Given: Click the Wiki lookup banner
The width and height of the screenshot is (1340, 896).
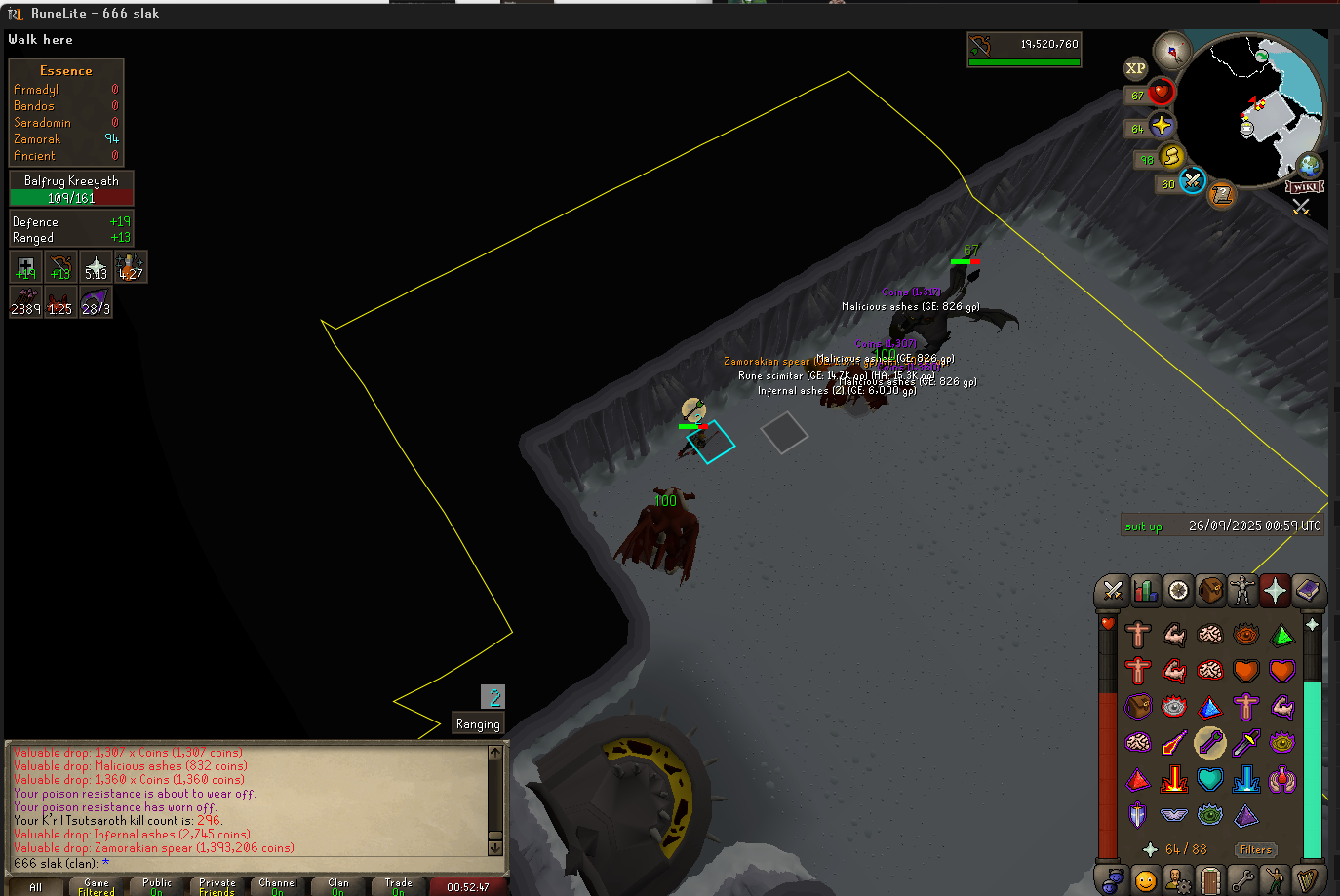Looking at the screenshot, I should [1305, 186].
